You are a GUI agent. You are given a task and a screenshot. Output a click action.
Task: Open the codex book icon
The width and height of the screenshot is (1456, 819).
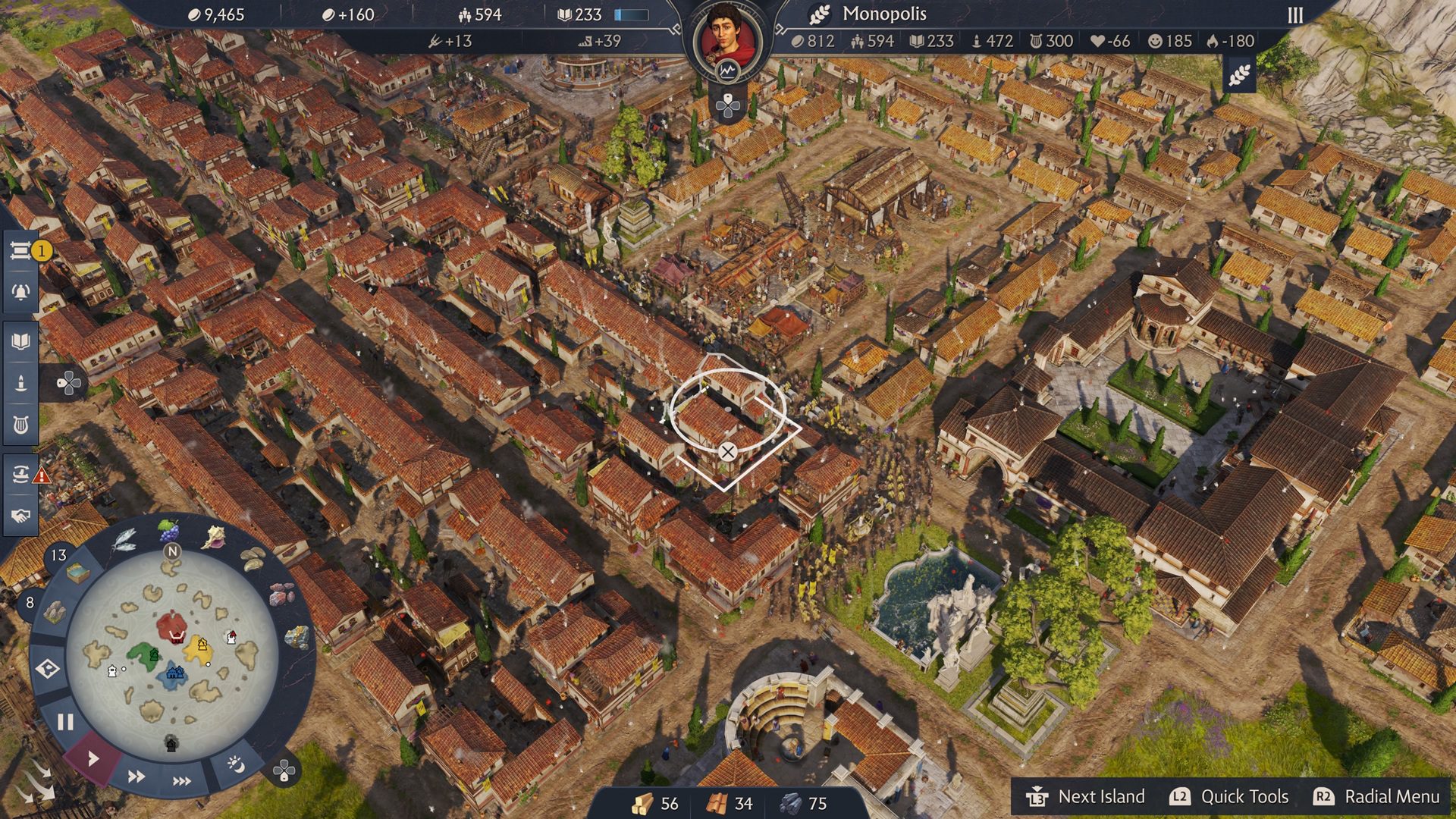coord(23,340)
